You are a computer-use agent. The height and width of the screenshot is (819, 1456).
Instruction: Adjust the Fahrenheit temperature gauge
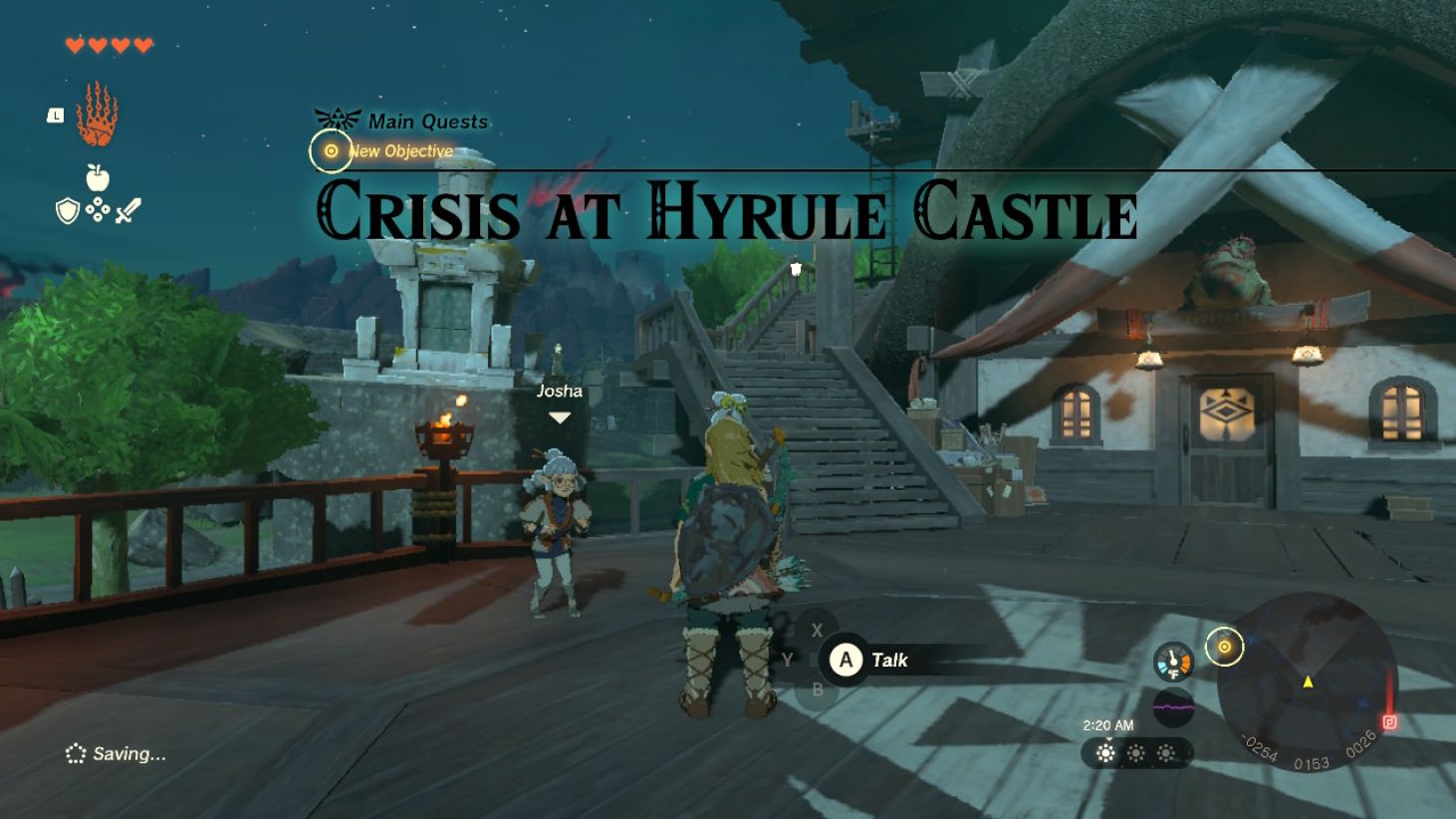1173,660
